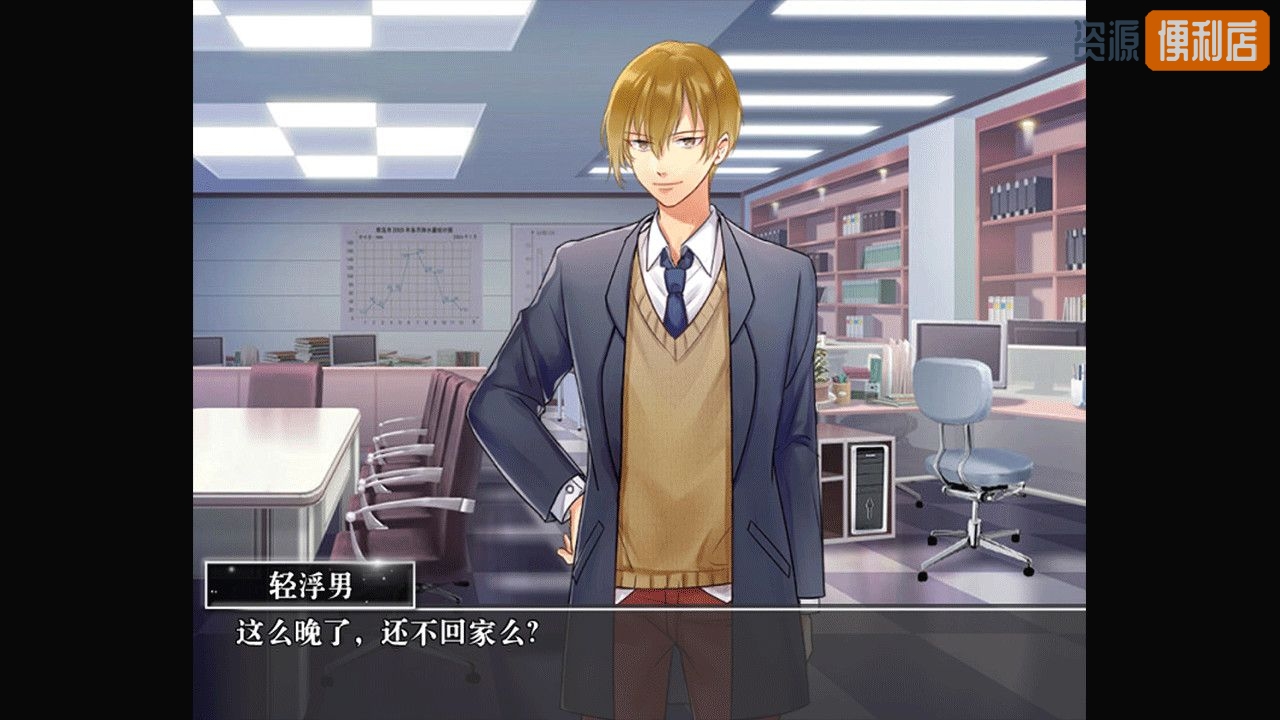Click the 资源便利店 watermark logo
This screenshot has height=720, width=1280.
point(1172,41)
